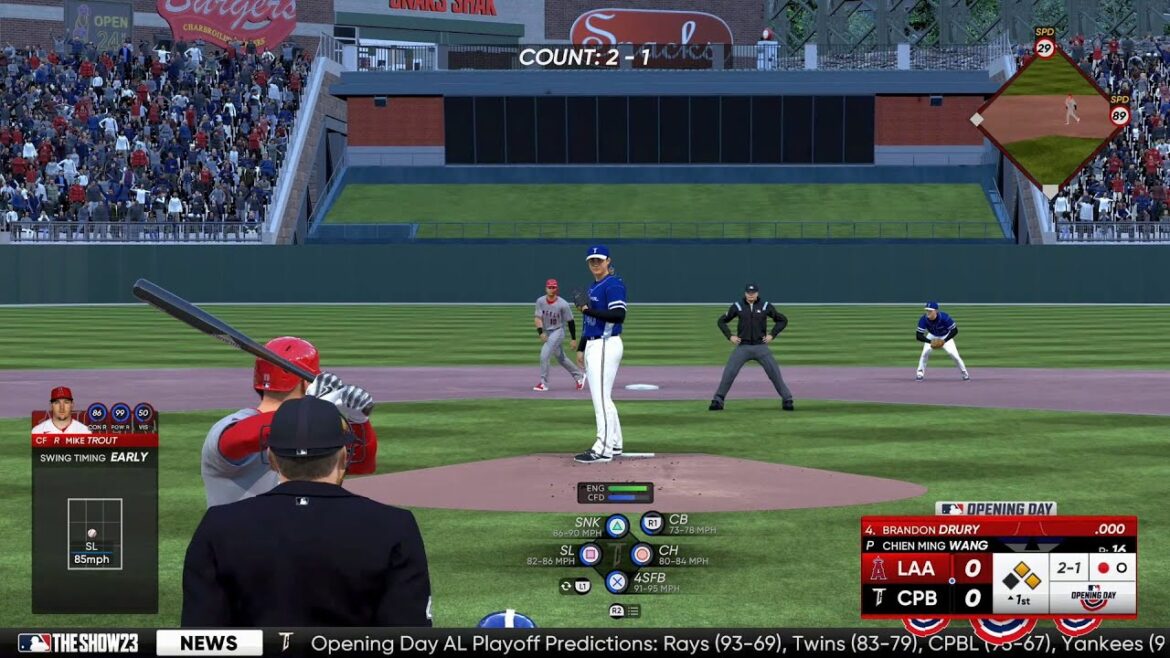Choose the 4SFB four-seam fastball pitch

pos(617,582)
